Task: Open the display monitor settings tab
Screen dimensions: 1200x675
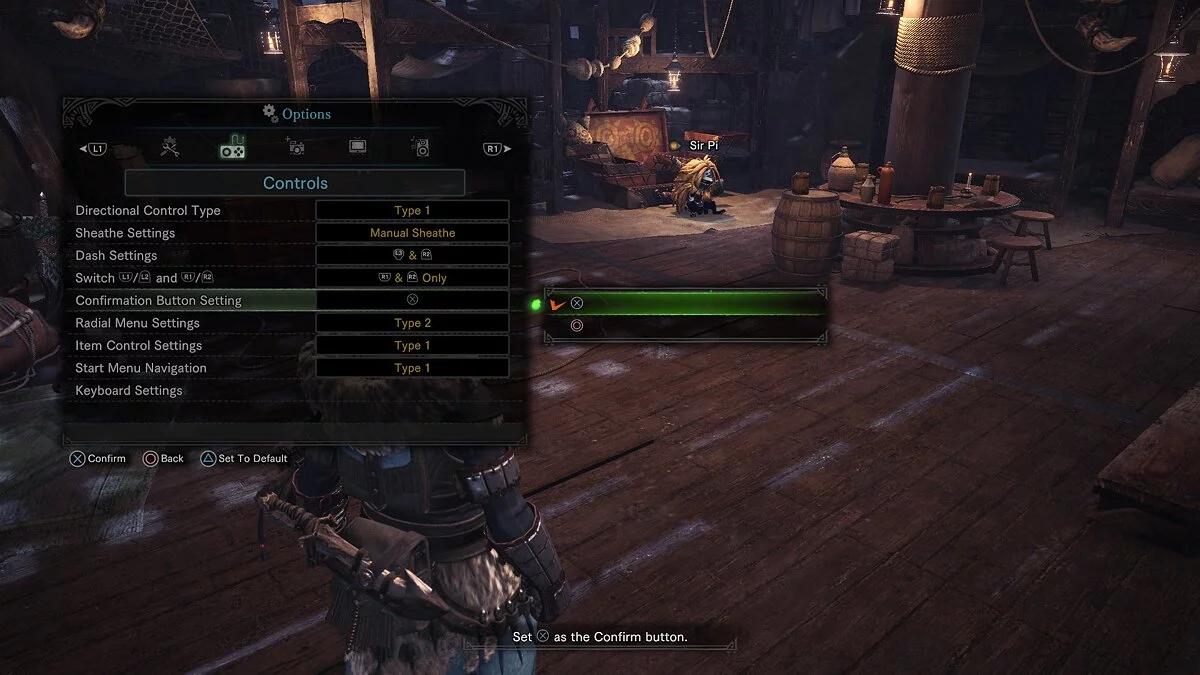Action: 358,148
